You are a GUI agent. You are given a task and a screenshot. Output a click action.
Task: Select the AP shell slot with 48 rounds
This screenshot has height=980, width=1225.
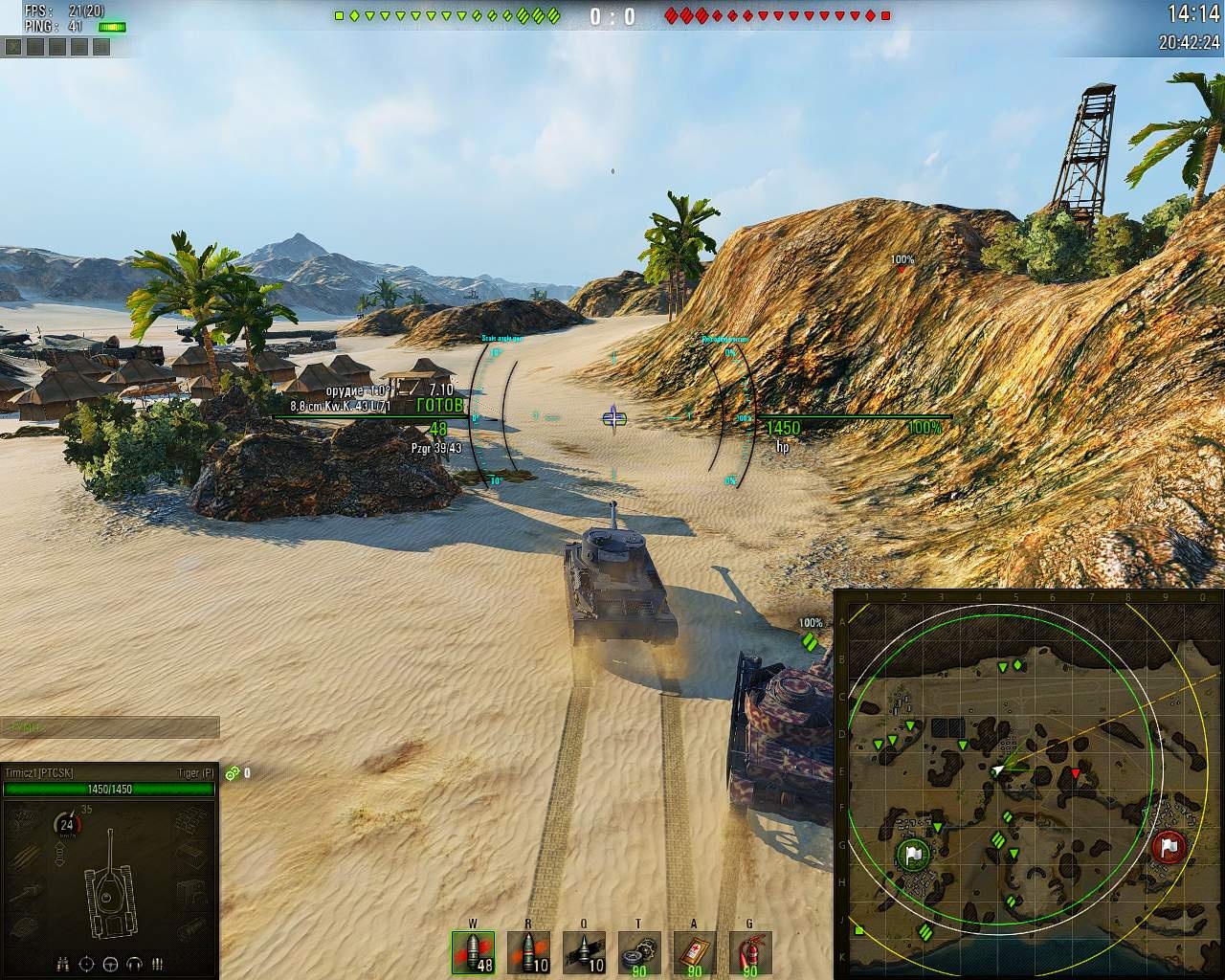coord(473,952)
